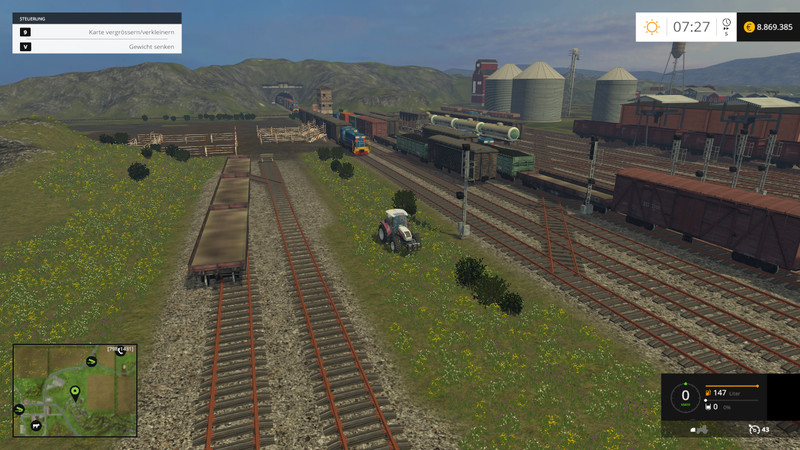The image size is (800, 450).
Task: Click the euro coin money icon
Action: click(747, 27)
